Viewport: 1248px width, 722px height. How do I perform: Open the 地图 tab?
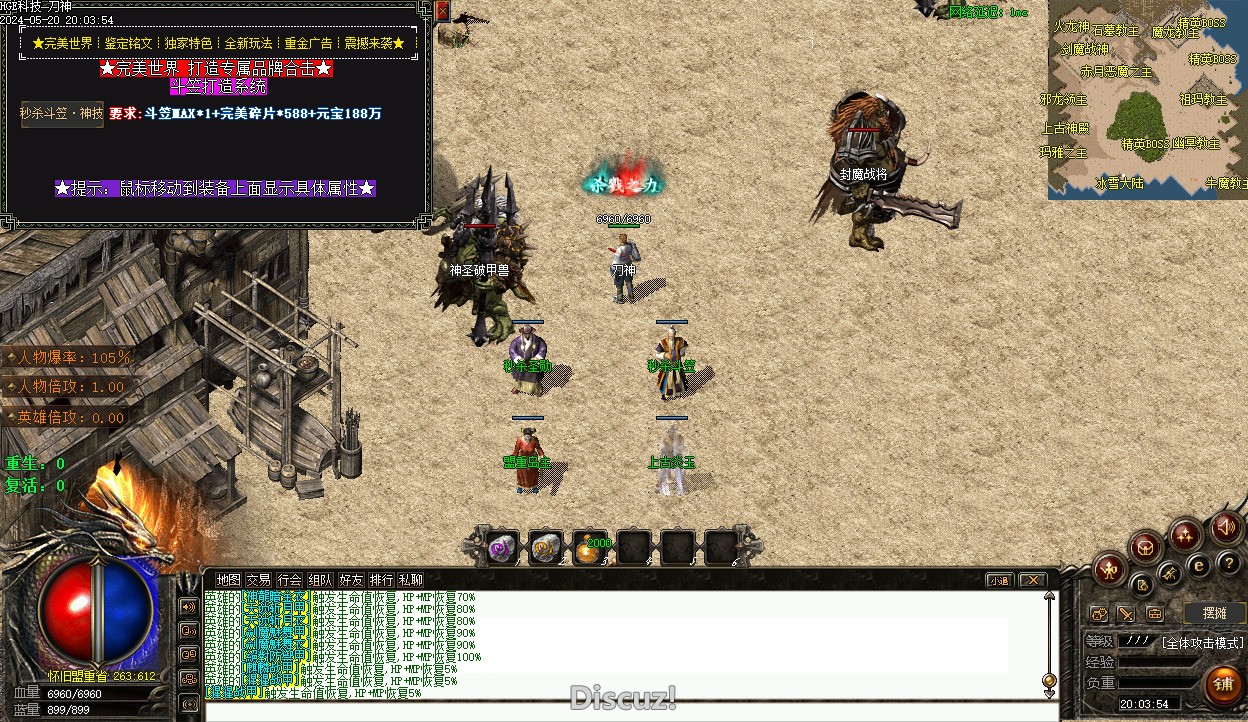tap(228, 579)
